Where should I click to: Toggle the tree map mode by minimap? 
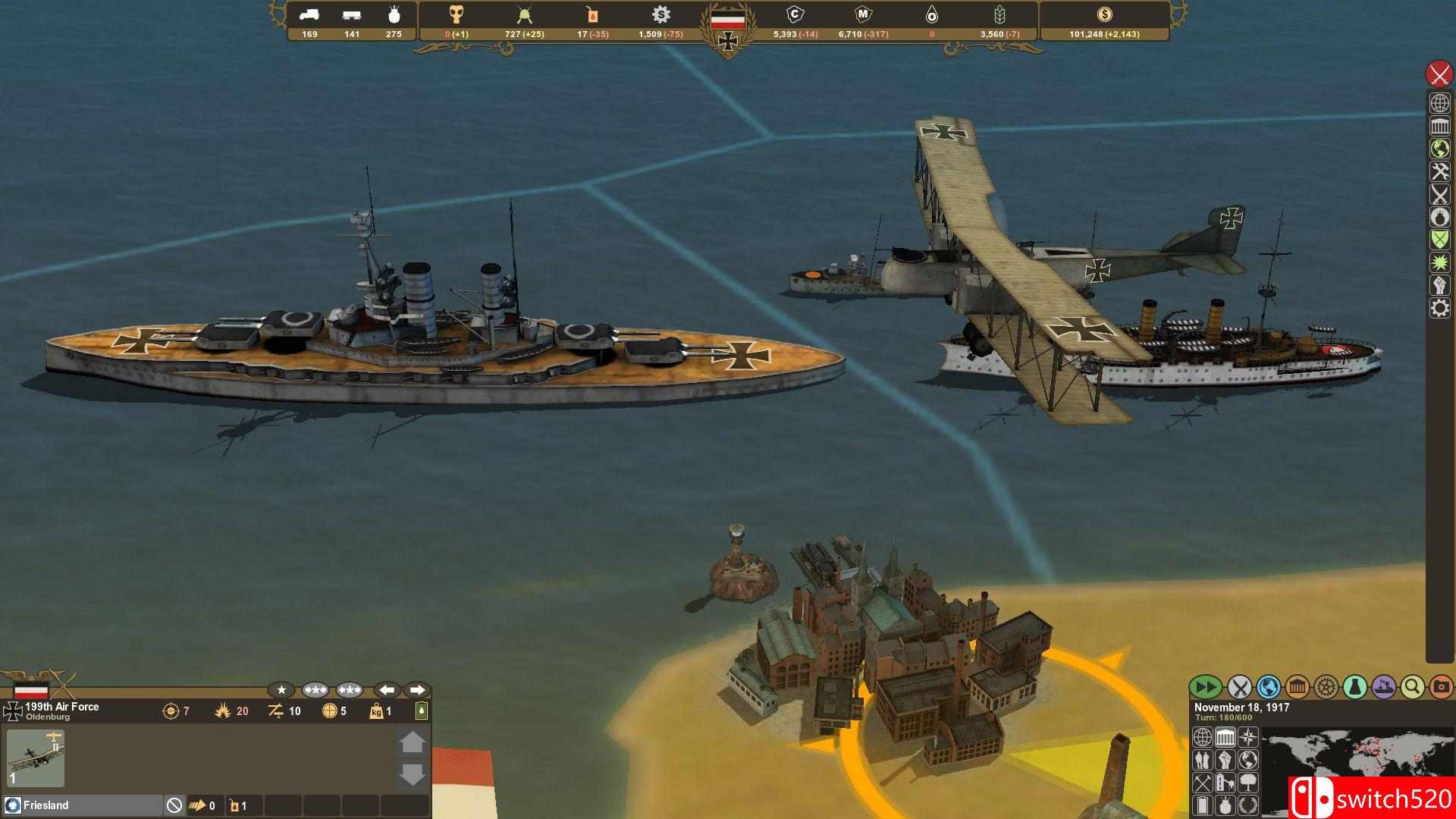click(x=1247, y=782)
